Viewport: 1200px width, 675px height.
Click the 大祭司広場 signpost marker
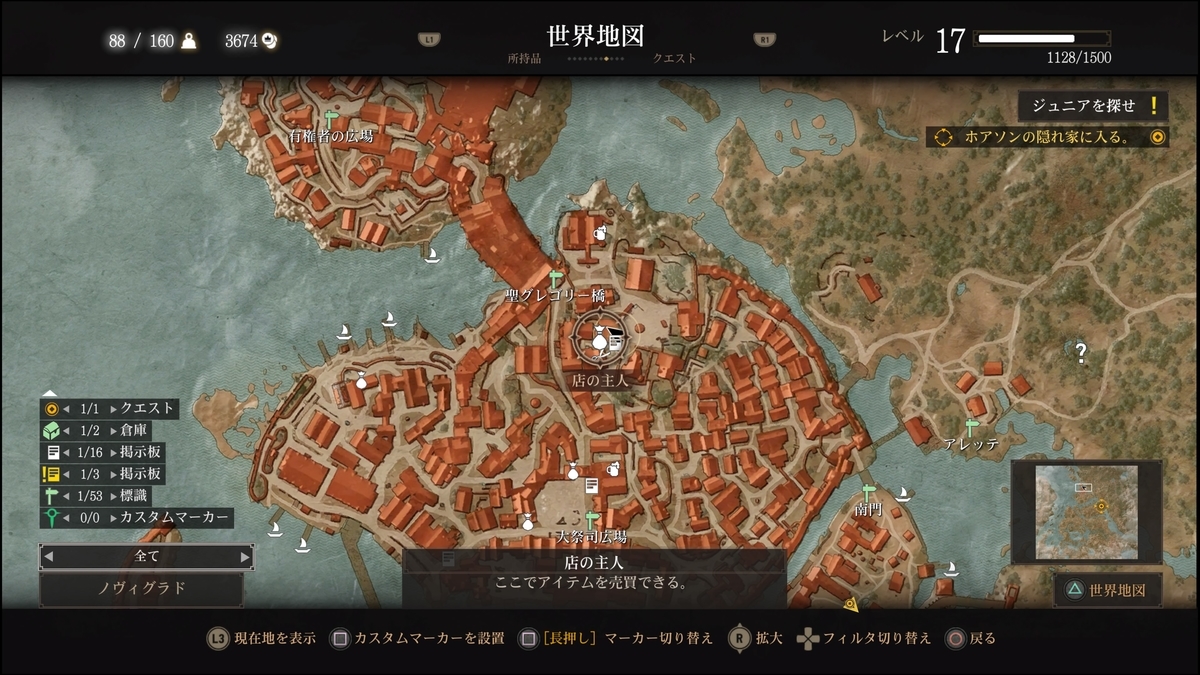tap(592, 520)
